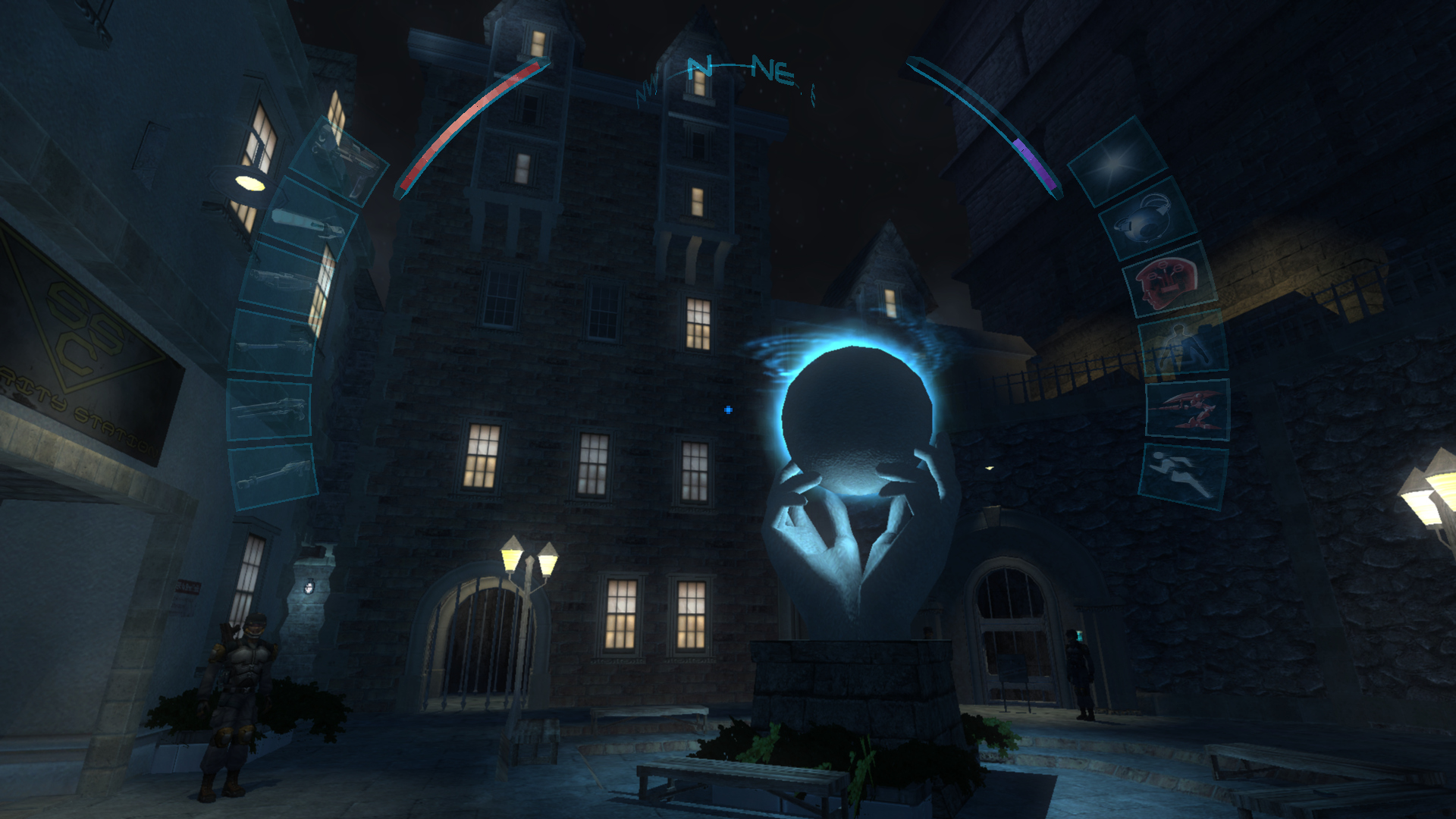Activate the spherical spy drone biomod
Image resolution: width=1456 pixels, height=819 pixels.
(1147, 219)
